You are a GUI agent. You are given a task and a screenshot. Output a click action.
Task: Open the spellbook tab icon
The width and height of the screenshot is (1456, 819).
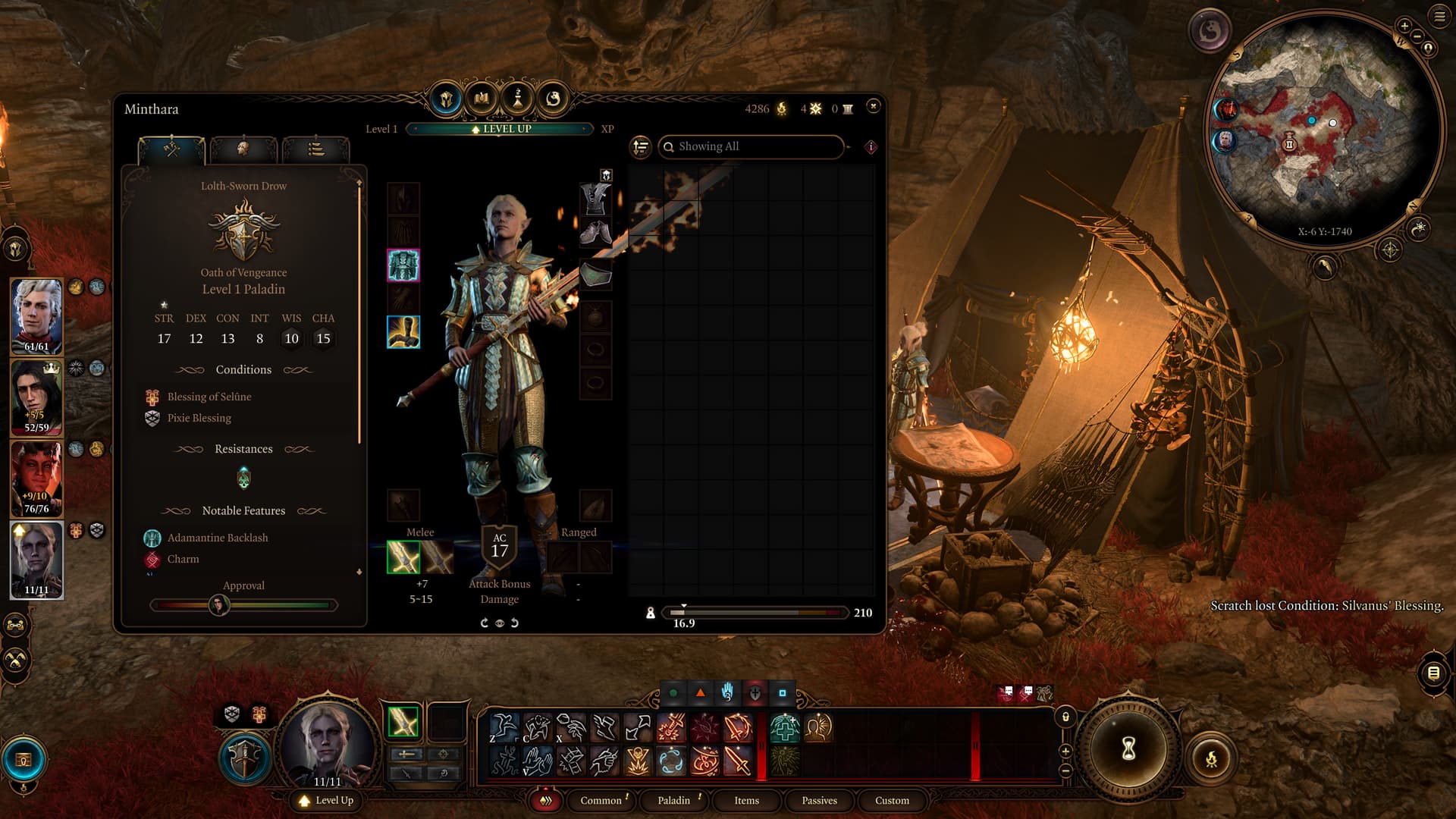pyautogui.click(x=482, y=99)
